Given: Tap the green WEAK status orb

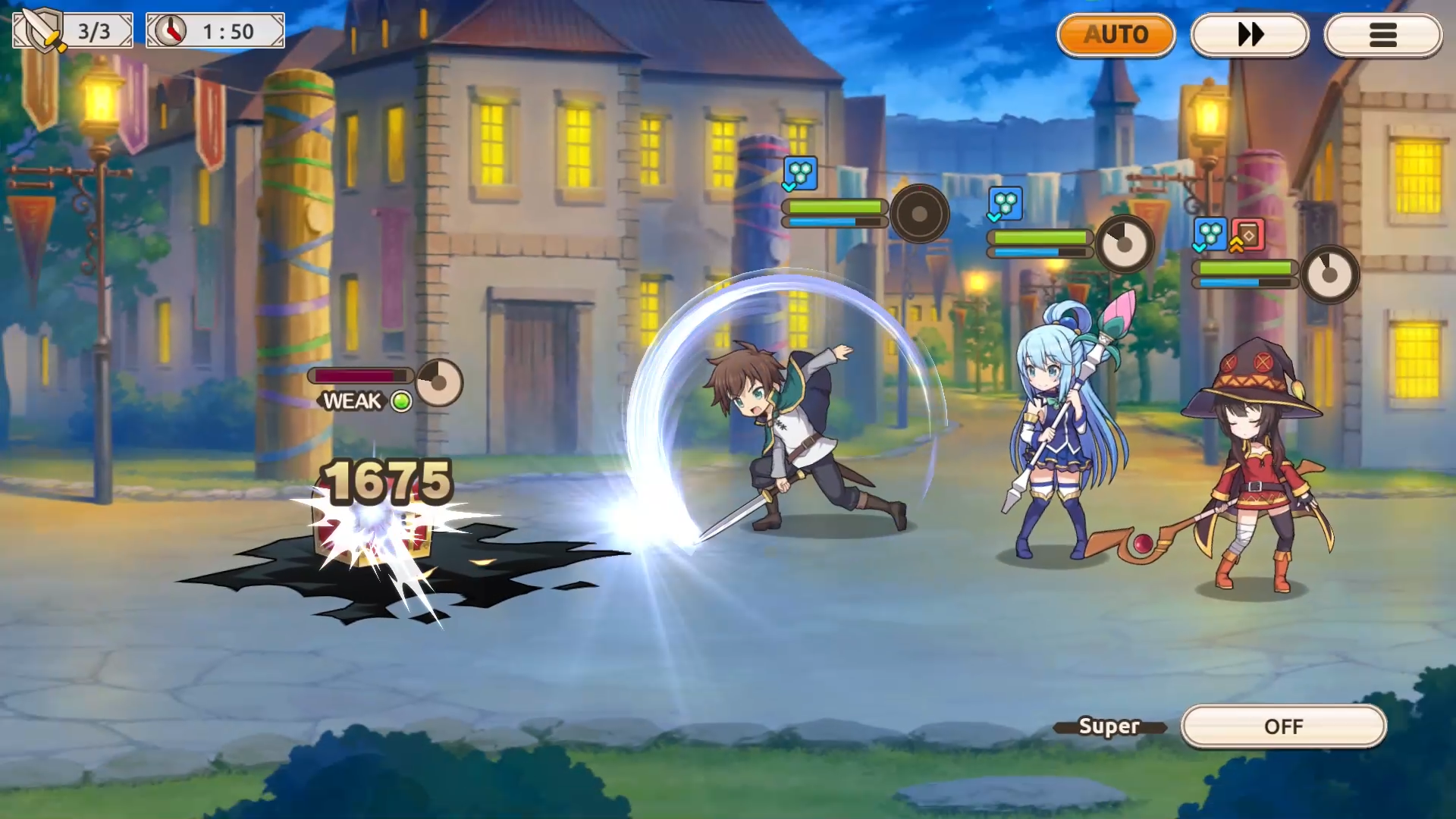Looking at the screenshot, I should tap(402, 401).
